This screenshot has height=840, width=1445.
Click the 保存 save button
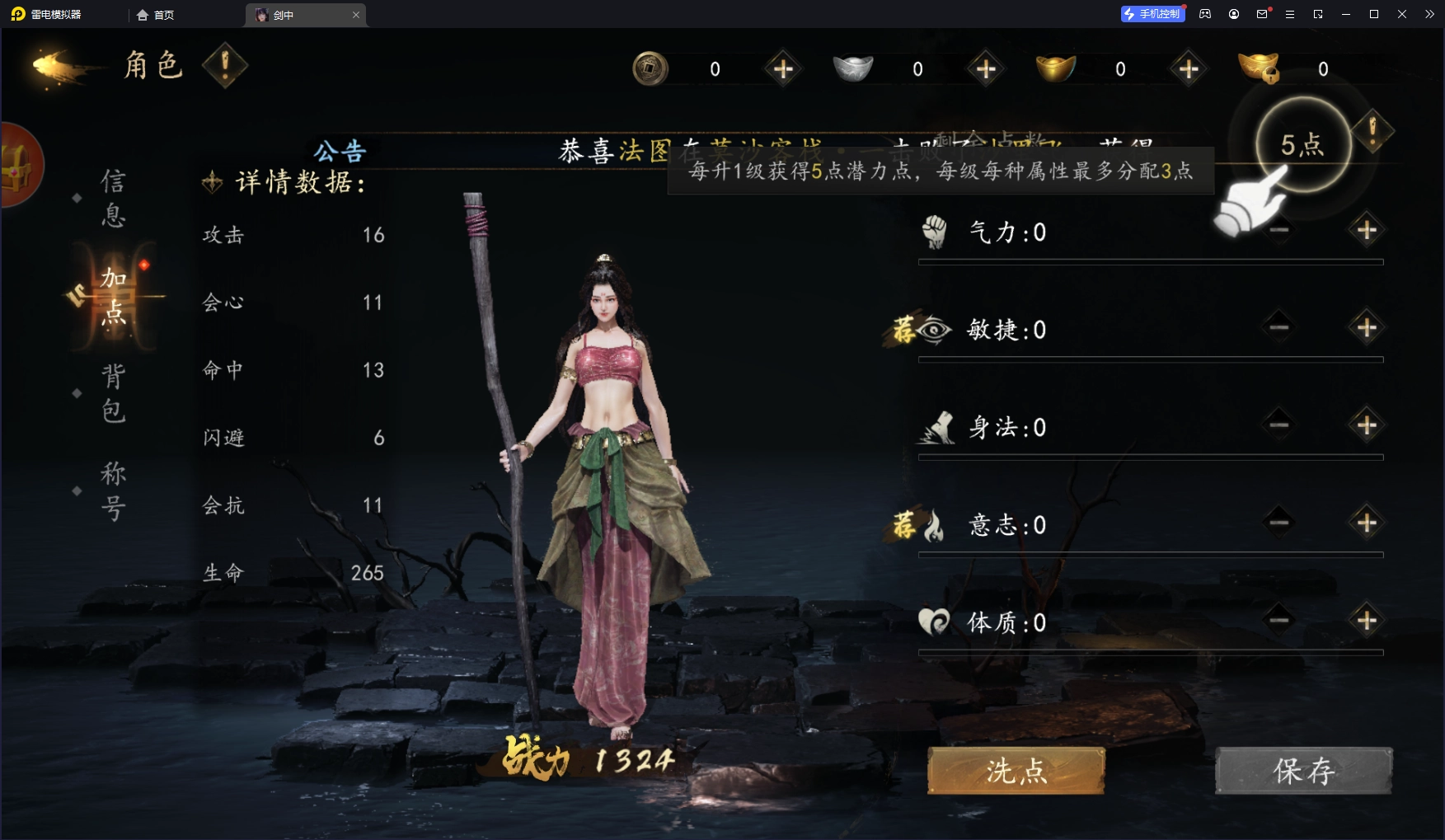coord(1303,771)
